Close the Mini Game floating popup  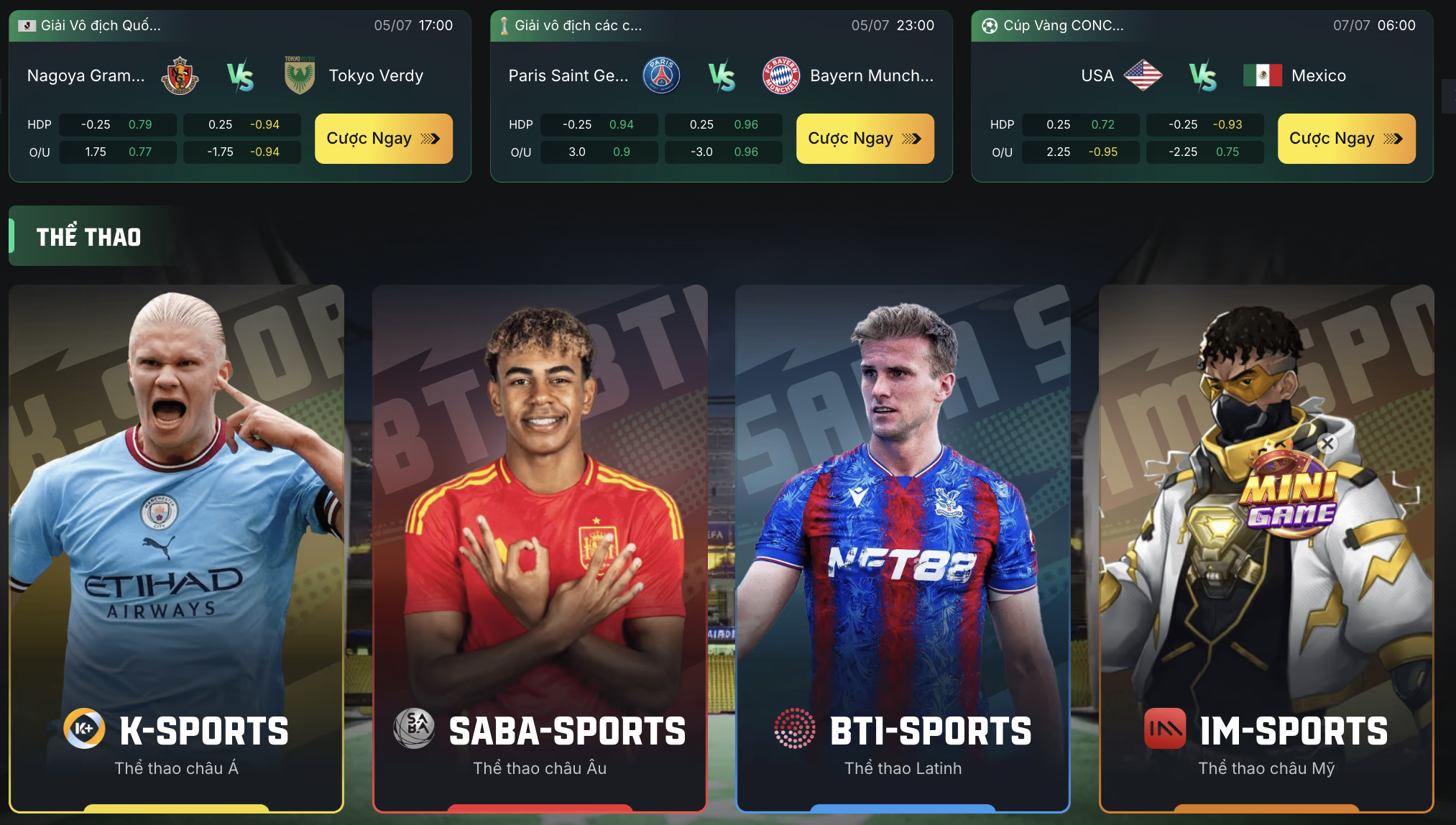[x=1327, y=443]
